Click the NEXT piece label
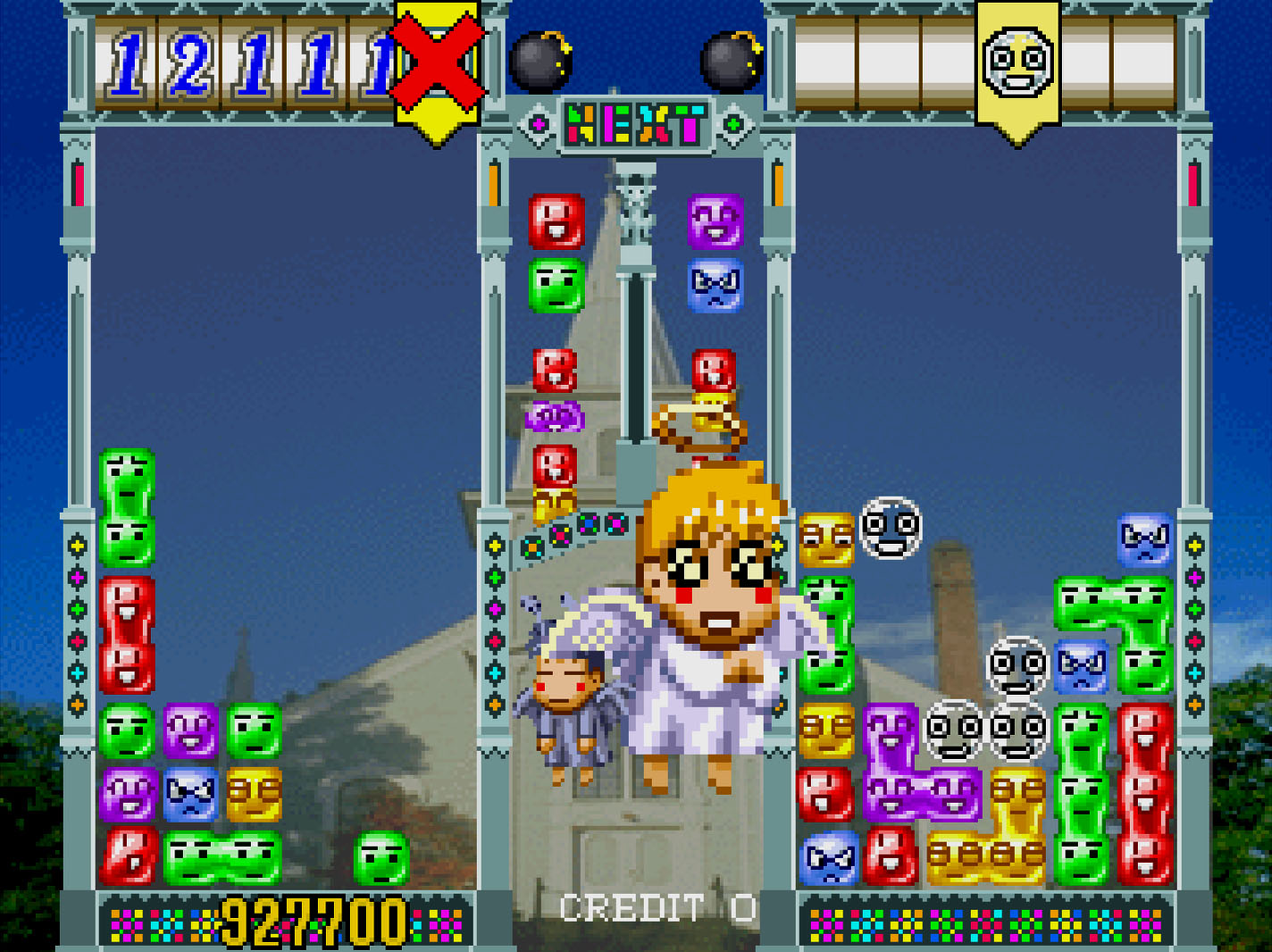The width and height of the screenshot is (1272, 952). pos(635,125)
